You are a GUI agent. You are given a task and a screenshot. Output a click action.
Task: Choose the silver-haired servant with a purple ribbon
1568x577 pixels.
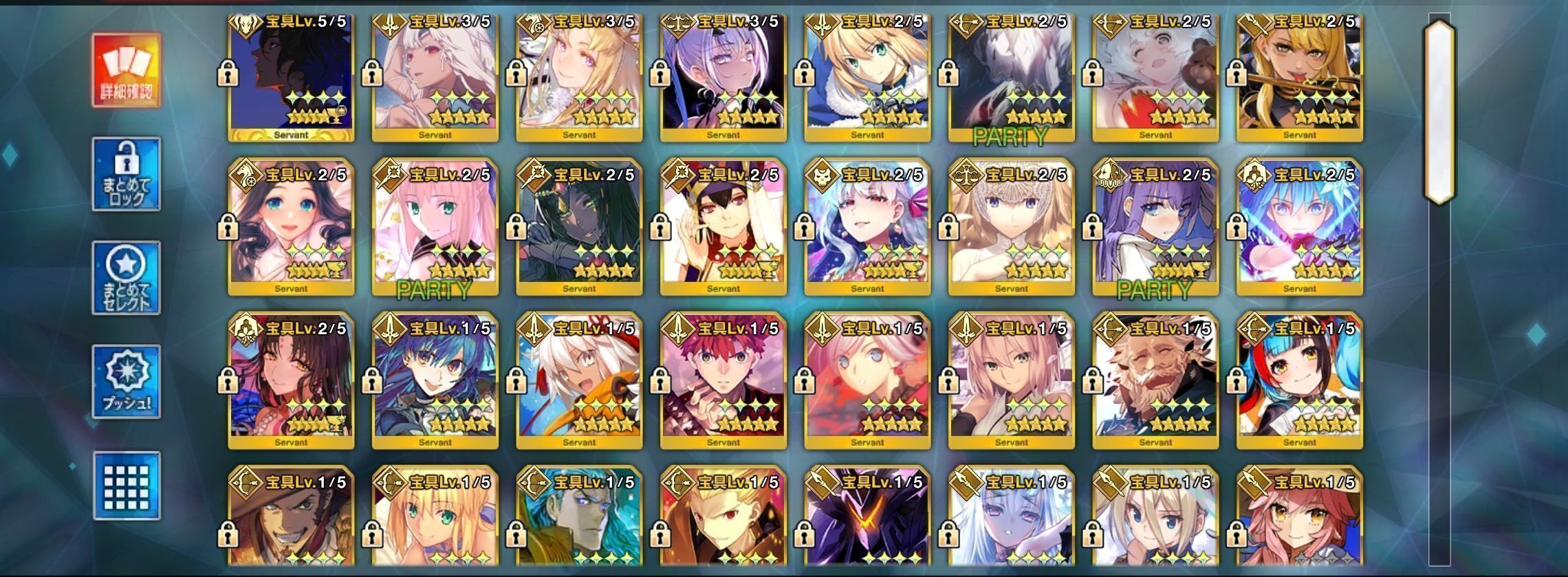(x=867, y=227)
